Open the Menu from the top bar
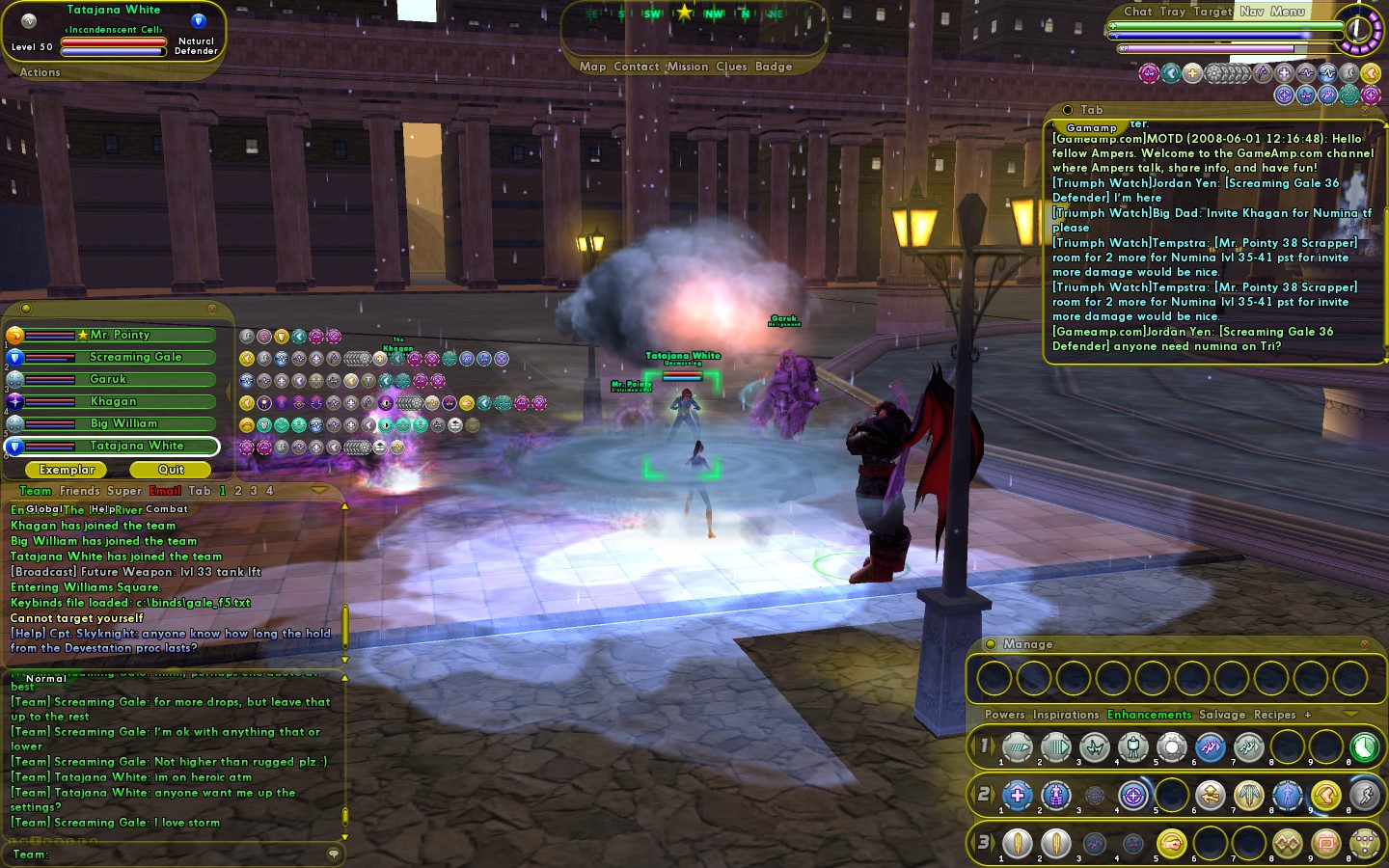Image resolution: width=1389 pixels, height=868 pixels. tap(1288, 12)
